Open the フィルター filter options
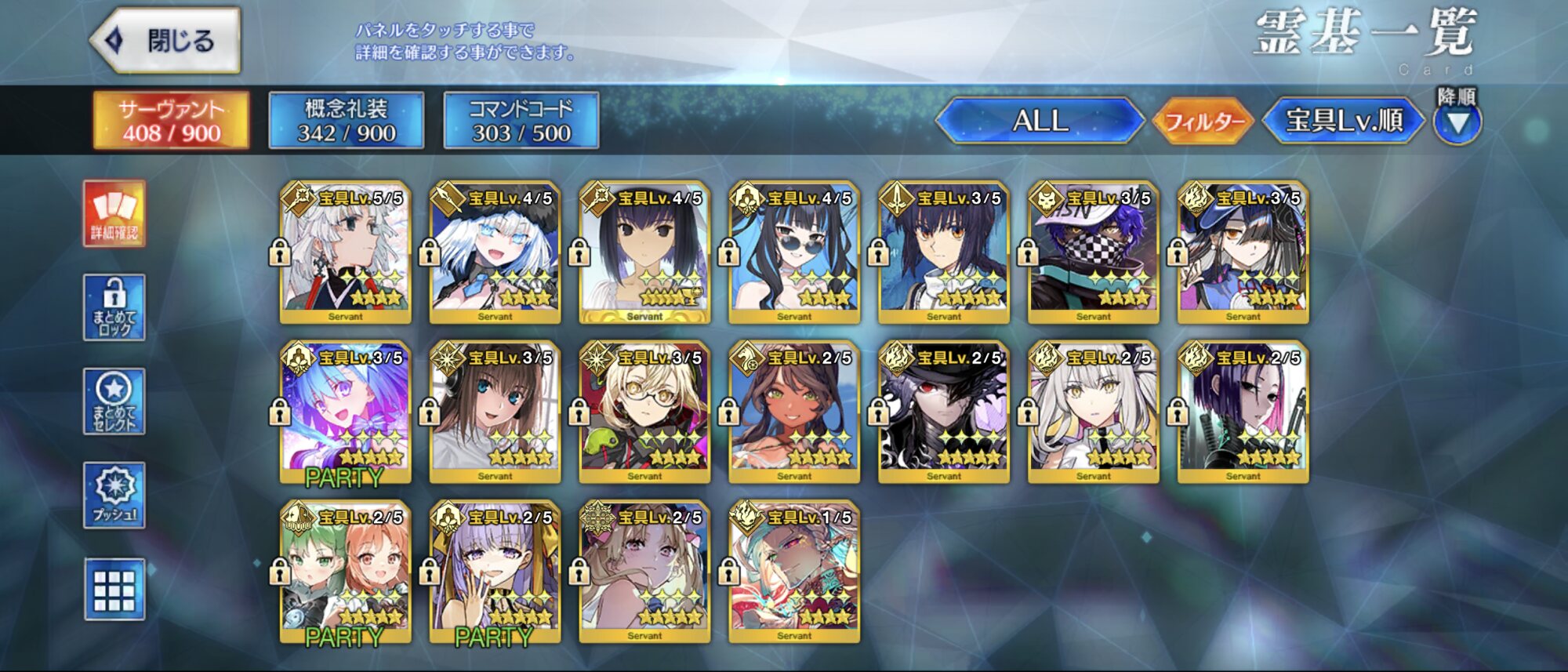The width and height of the screenshot is (1568, 672). (x=1204, y=122)
